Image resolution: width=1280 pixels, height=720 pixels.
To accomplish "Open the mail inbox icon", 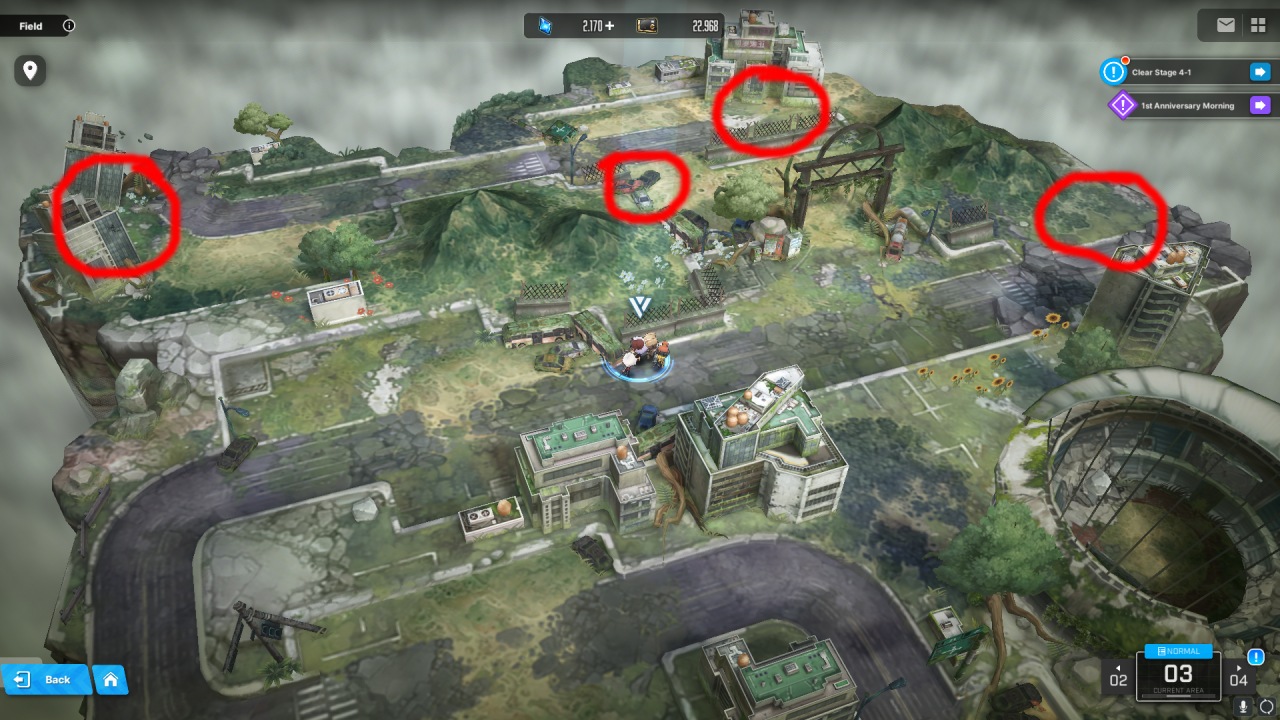I will click(x=1226, y=24).
